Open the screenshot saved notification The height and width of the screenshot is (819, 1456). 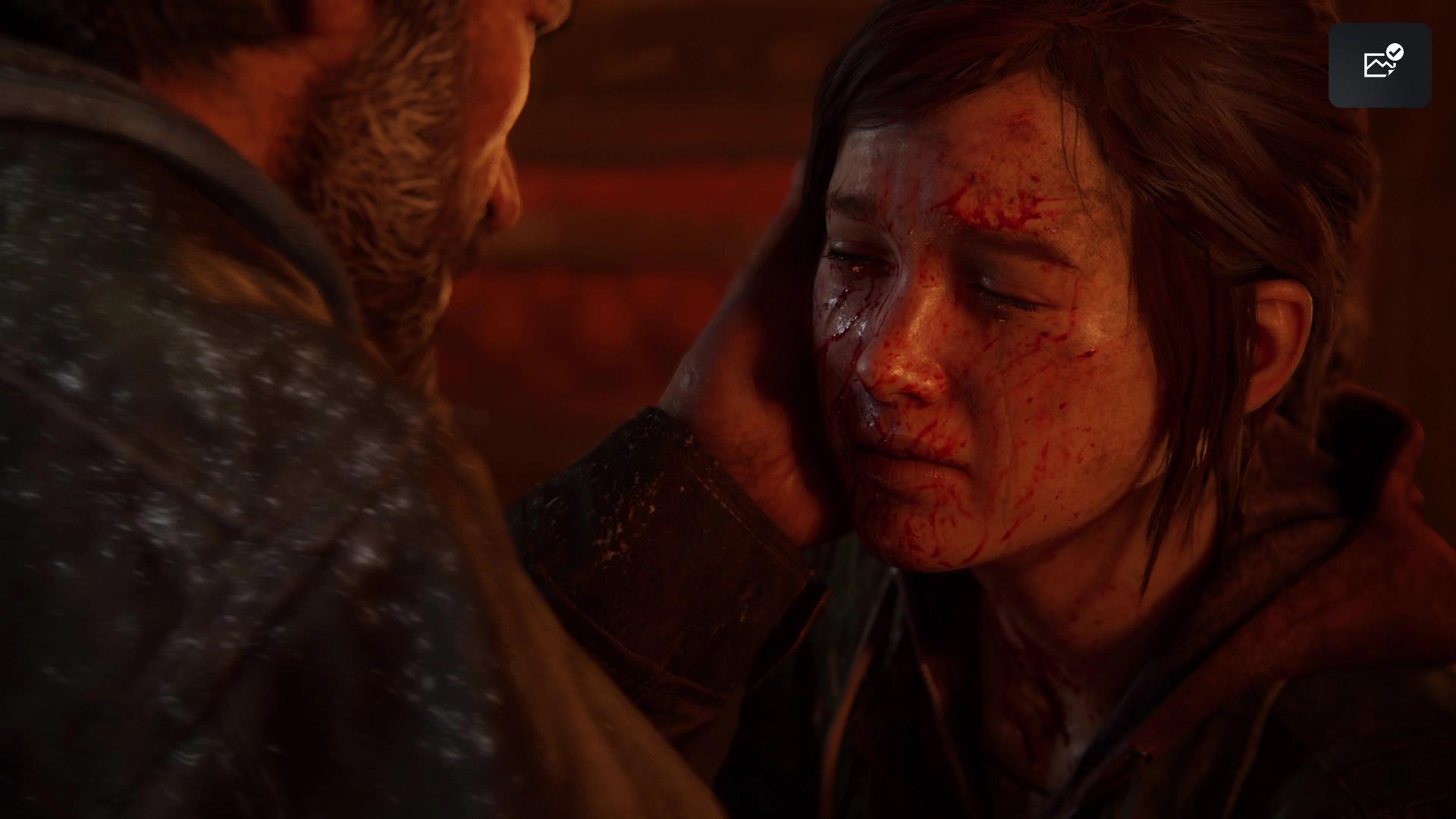pyautogui.click(x=1379, y=64)
